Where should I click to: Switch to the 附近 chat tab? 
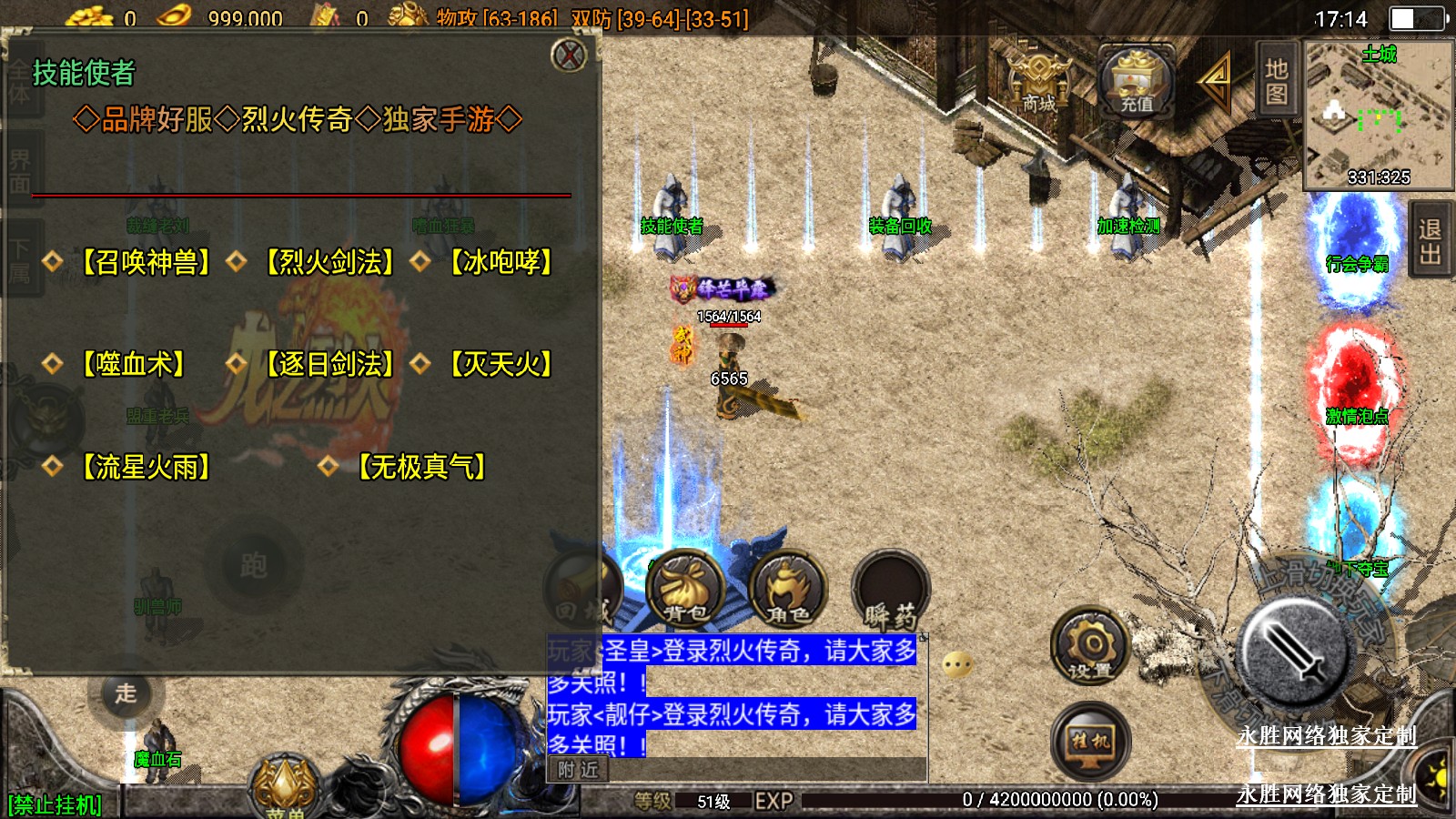click(x=578, y=770)
